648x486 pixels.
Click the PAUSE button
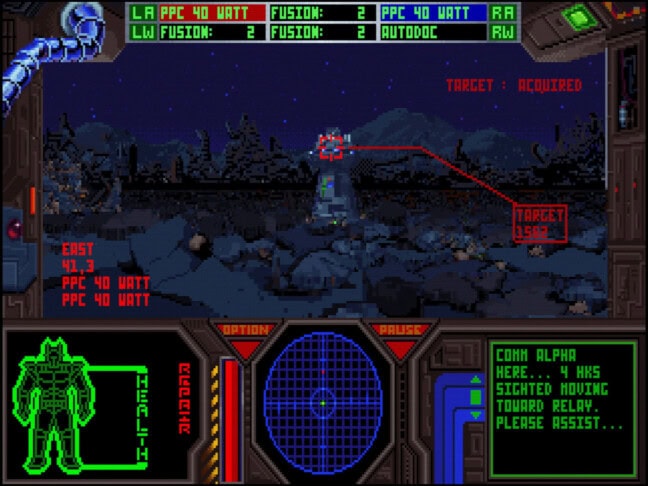pyautogui.click(x=400, y=331)
